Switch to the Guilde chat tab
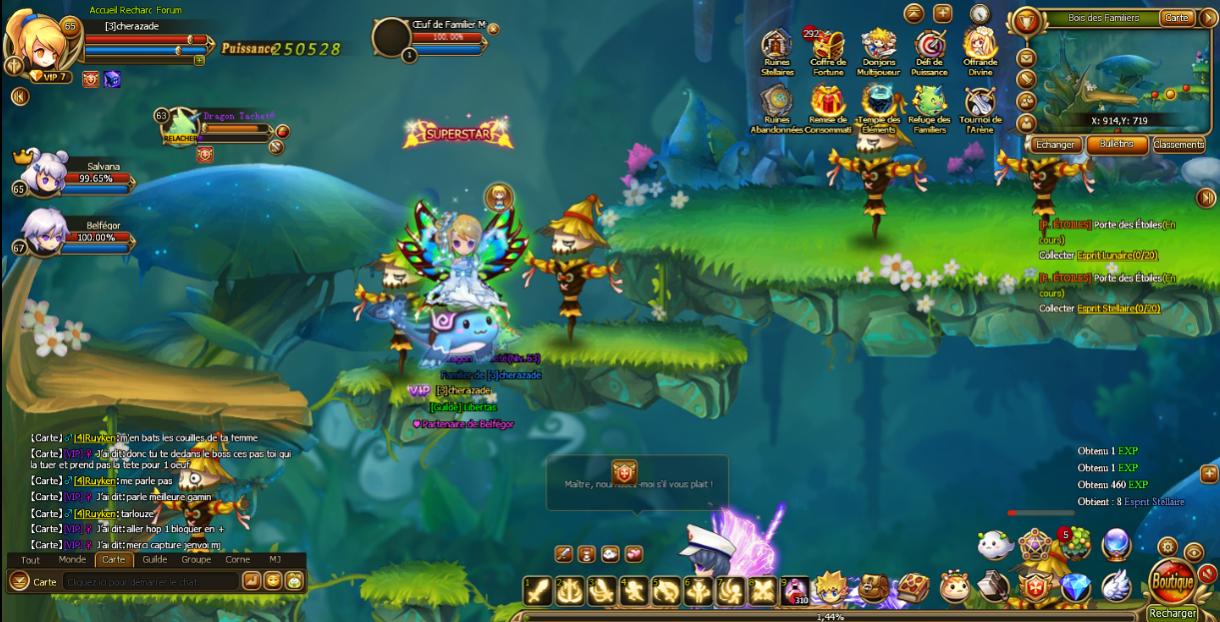 (x=154, y=560)
